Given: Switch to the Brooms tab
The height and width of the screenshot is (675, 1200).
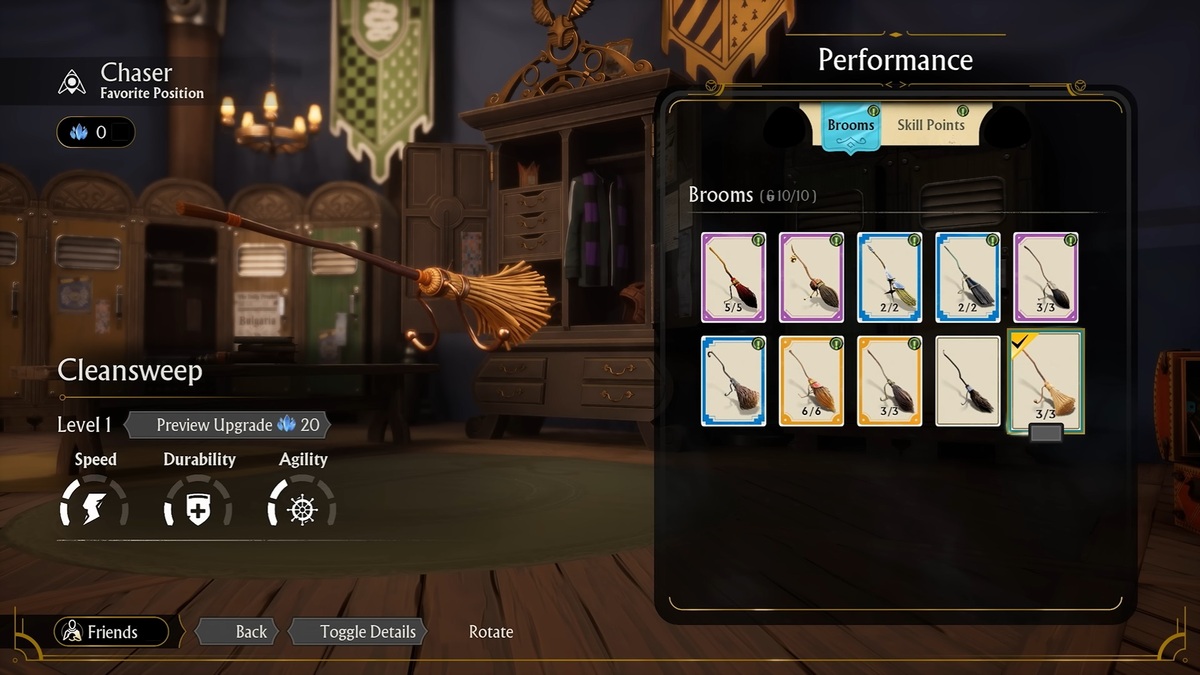Looking at the screenshot, I should tap(851, 126).
